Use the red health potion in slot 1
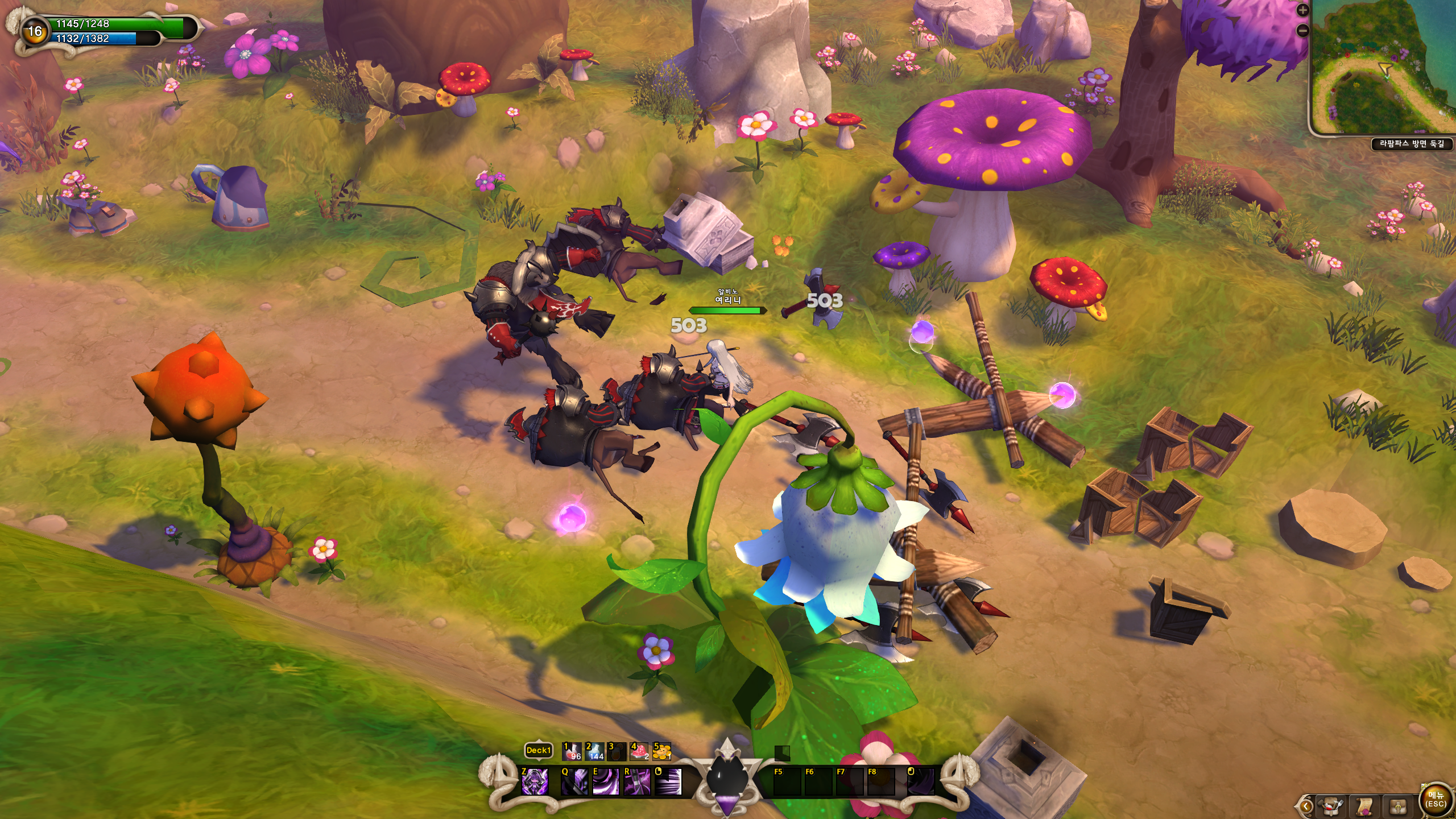The height and width of the screenshot is (819, 1456). pyautogui.click(x=572, y=751)
